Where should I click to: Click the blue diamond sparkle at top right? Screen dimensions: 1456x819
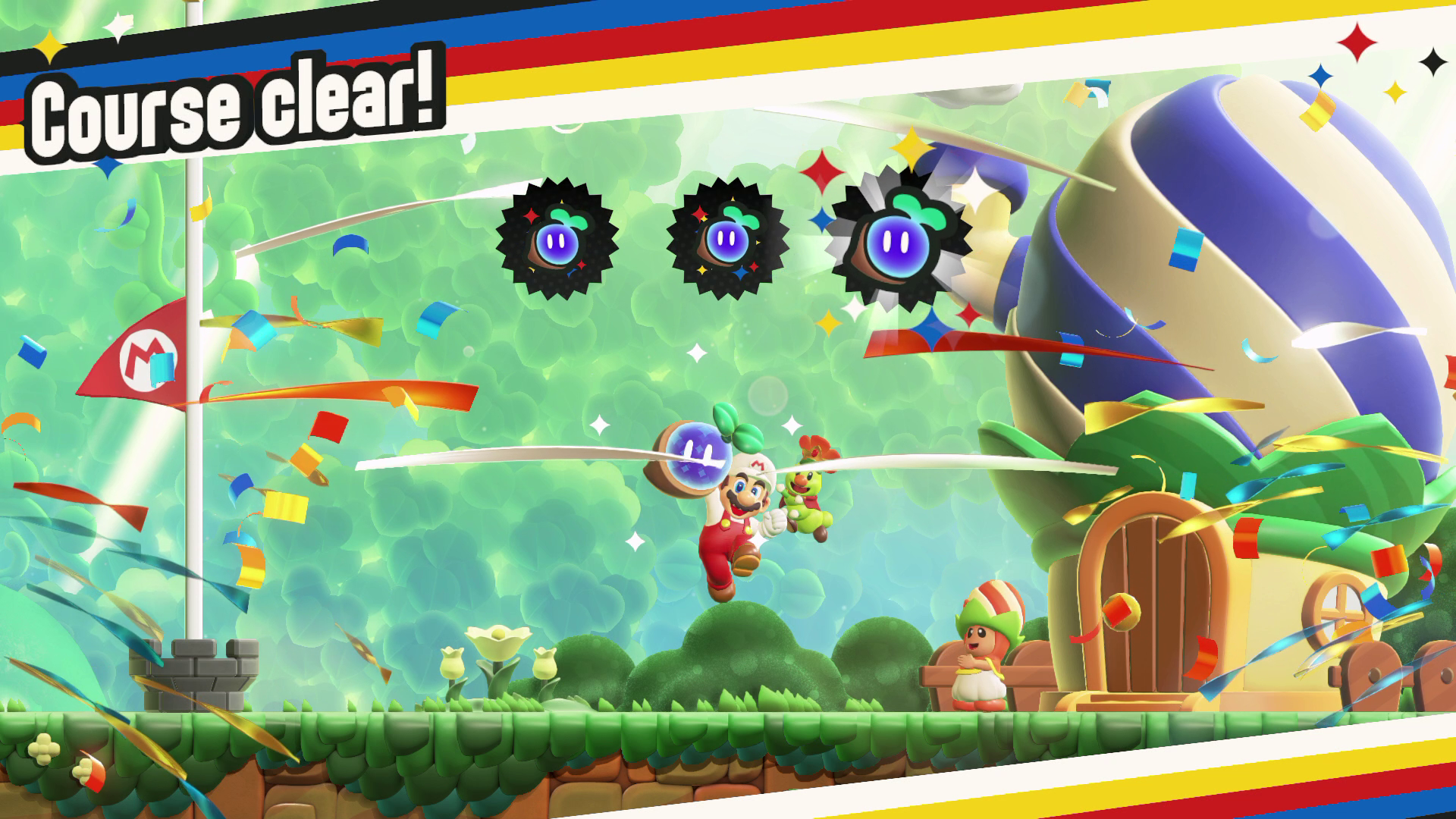tap(1319, 74)
